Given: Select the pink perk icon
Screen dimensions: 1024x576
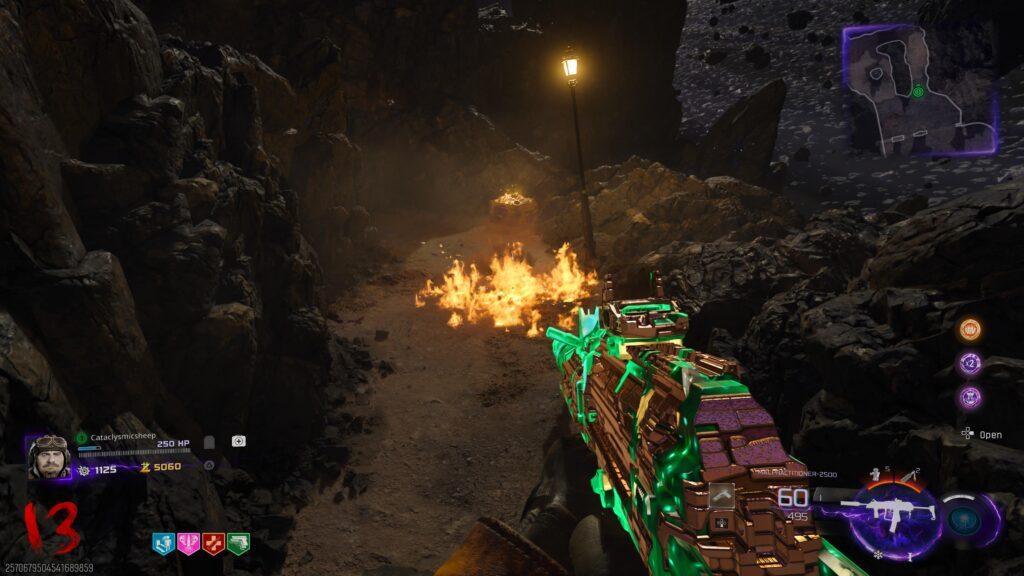Looking at the screenshot, I should (188, 543).
